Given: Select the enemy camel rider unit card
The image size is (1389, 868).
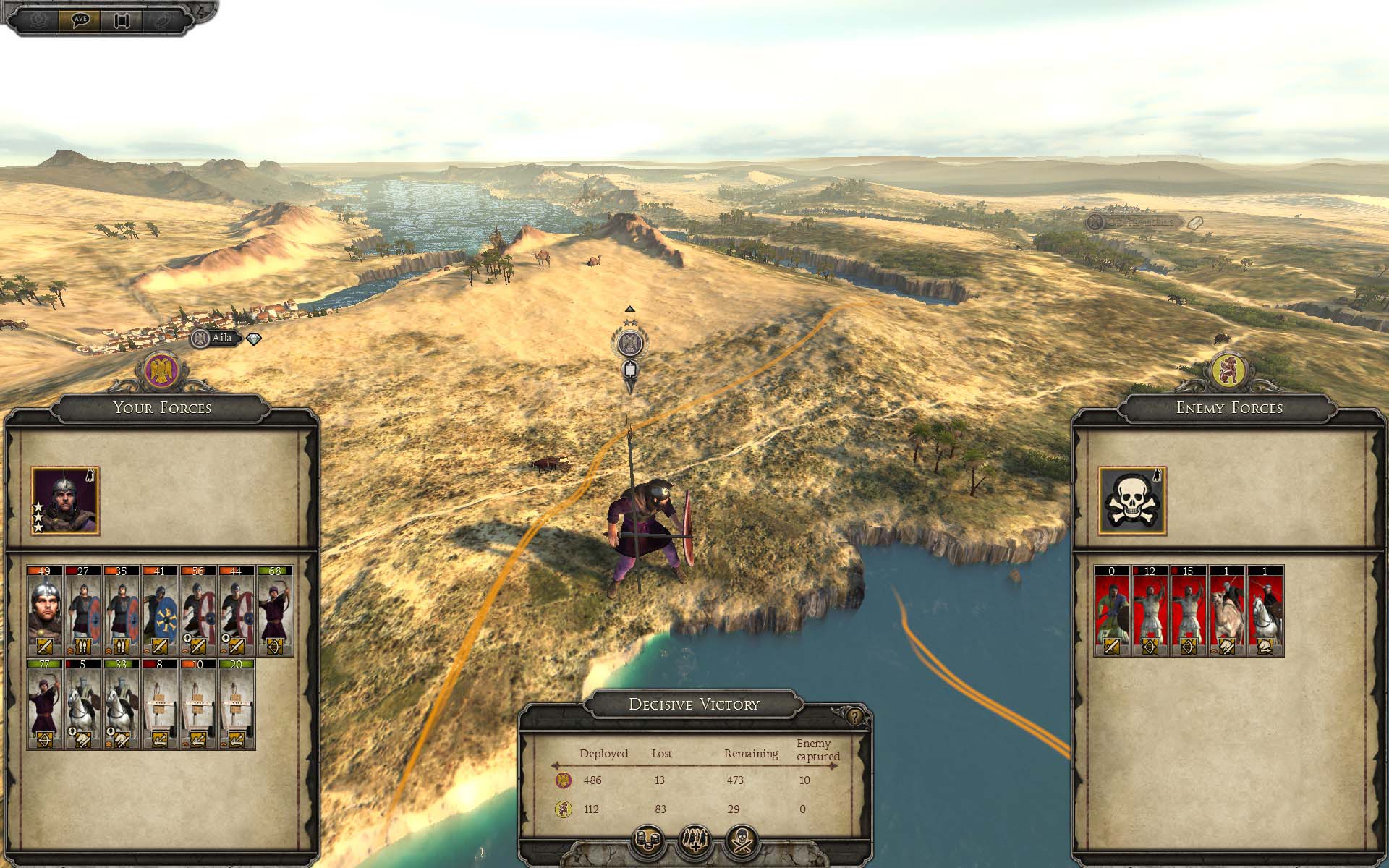Looking at the screenshot, I should pyautogui.click(x=1227, y=611).
